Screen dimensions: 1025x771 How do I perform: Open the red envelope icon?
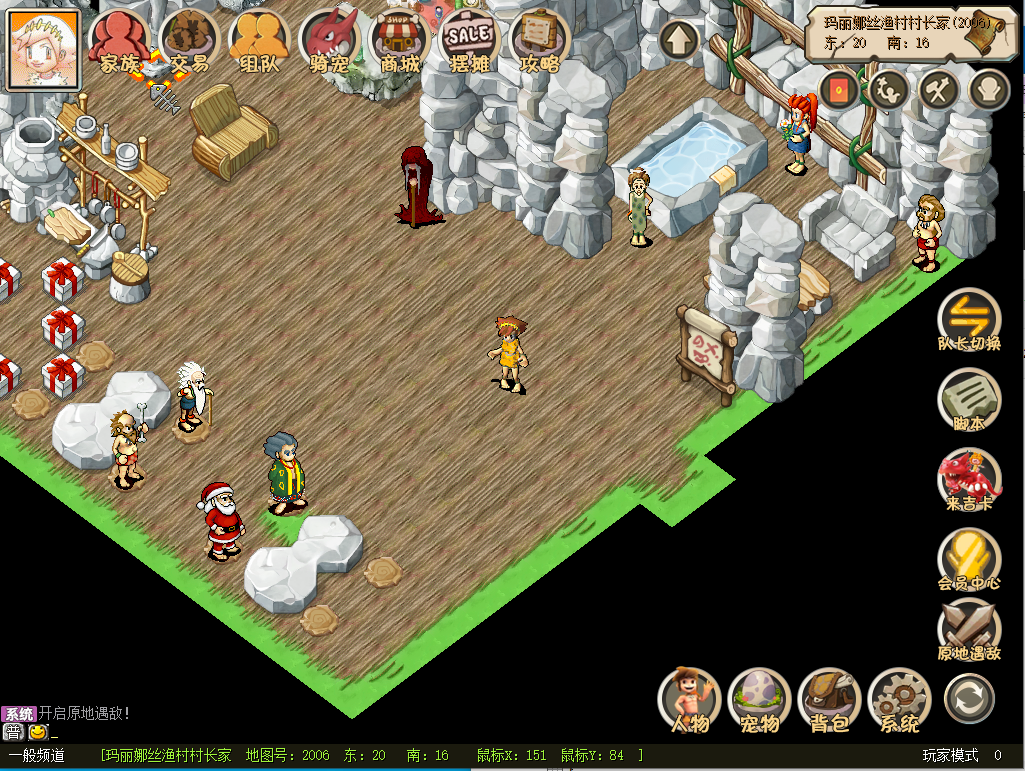pos(840,90)
